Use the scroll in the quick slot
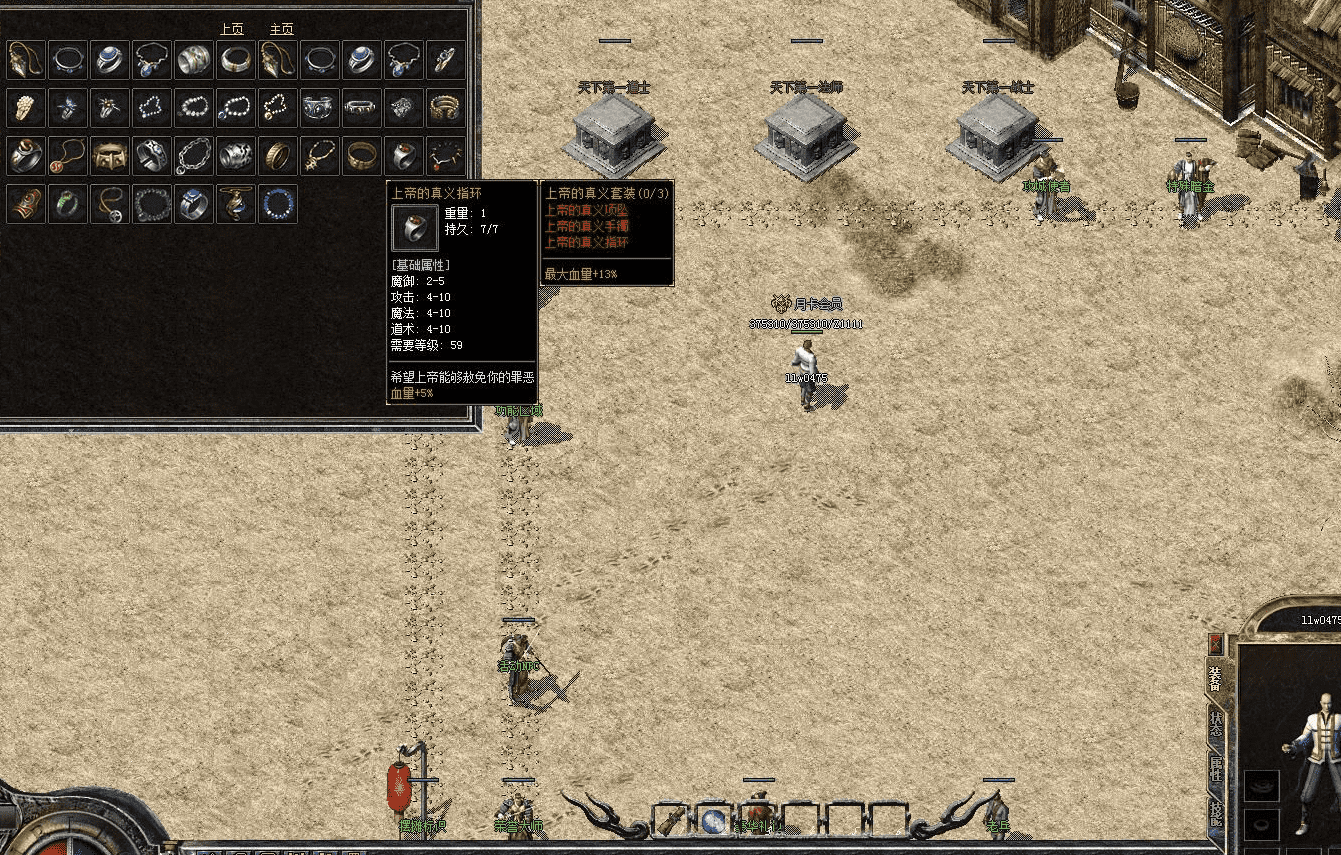1341x855 pixels. 671,821
